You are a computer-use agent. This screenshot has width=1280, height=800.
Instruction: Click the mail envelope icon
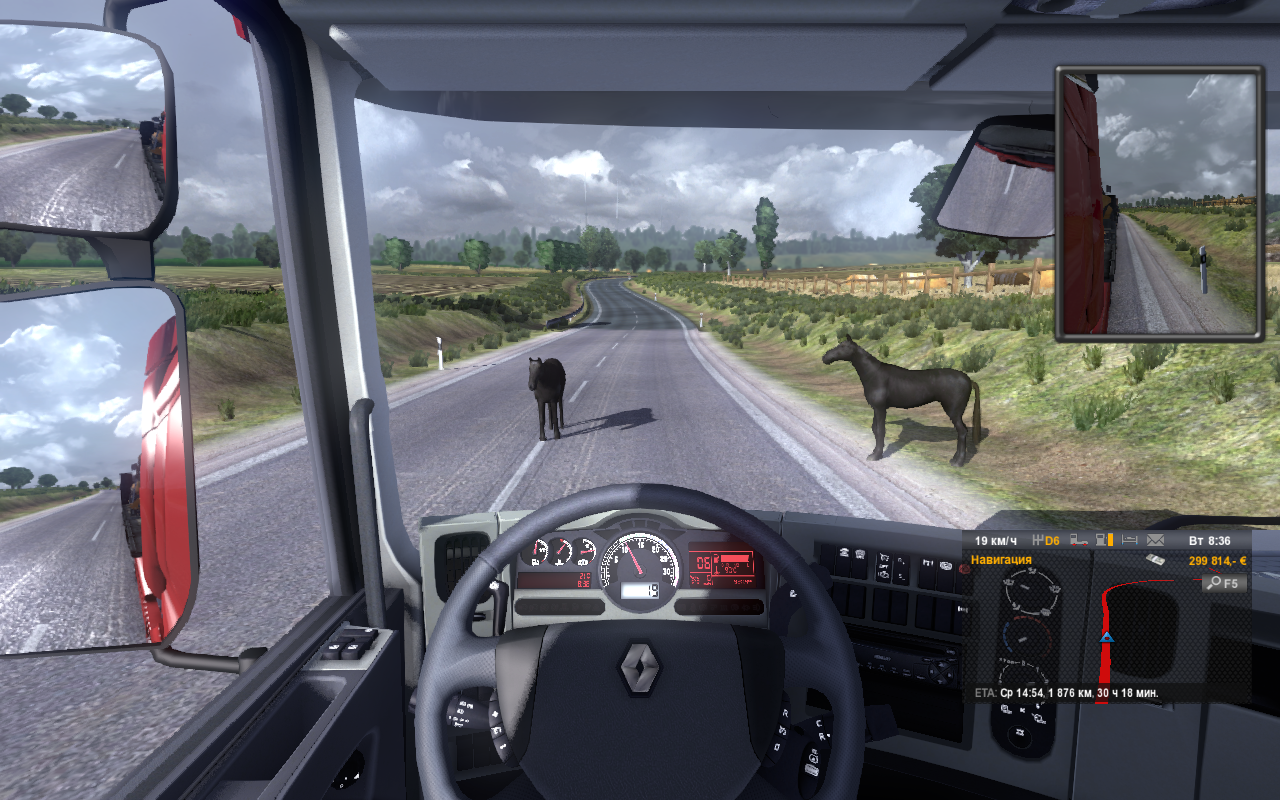tap(1157, 541)
